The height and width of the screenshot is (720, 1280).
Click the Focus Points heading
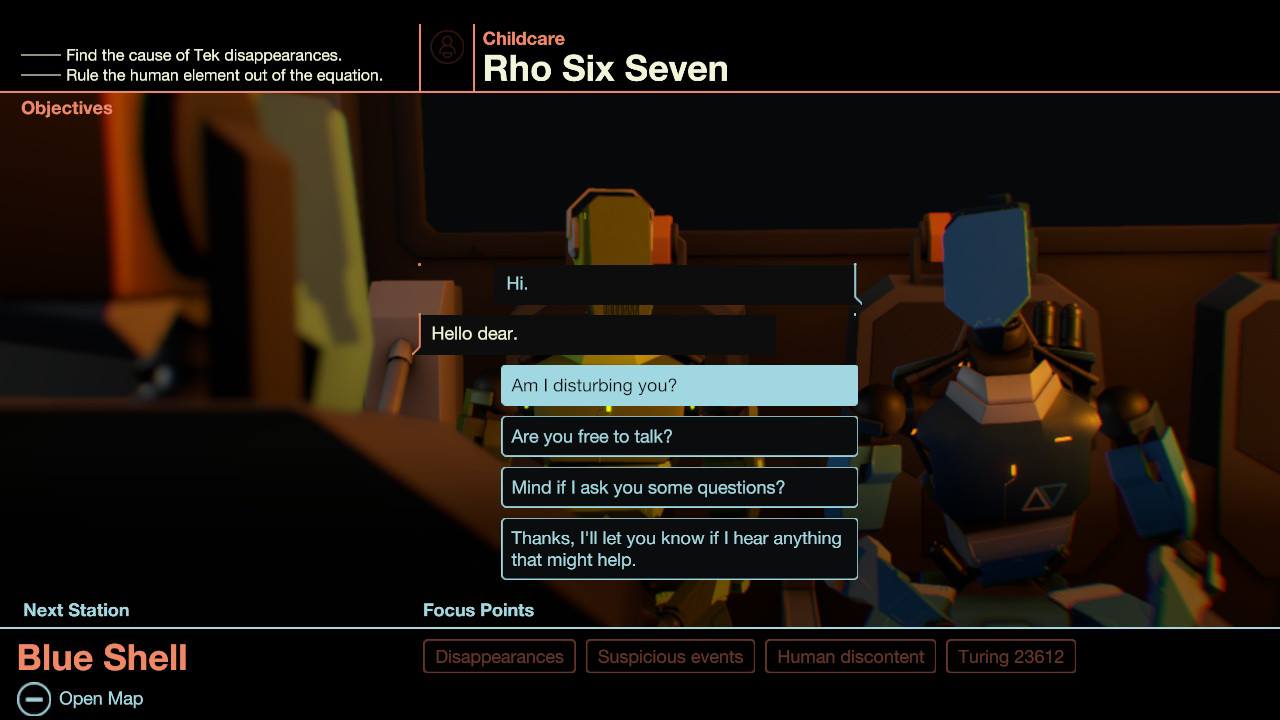click(478, 610)
